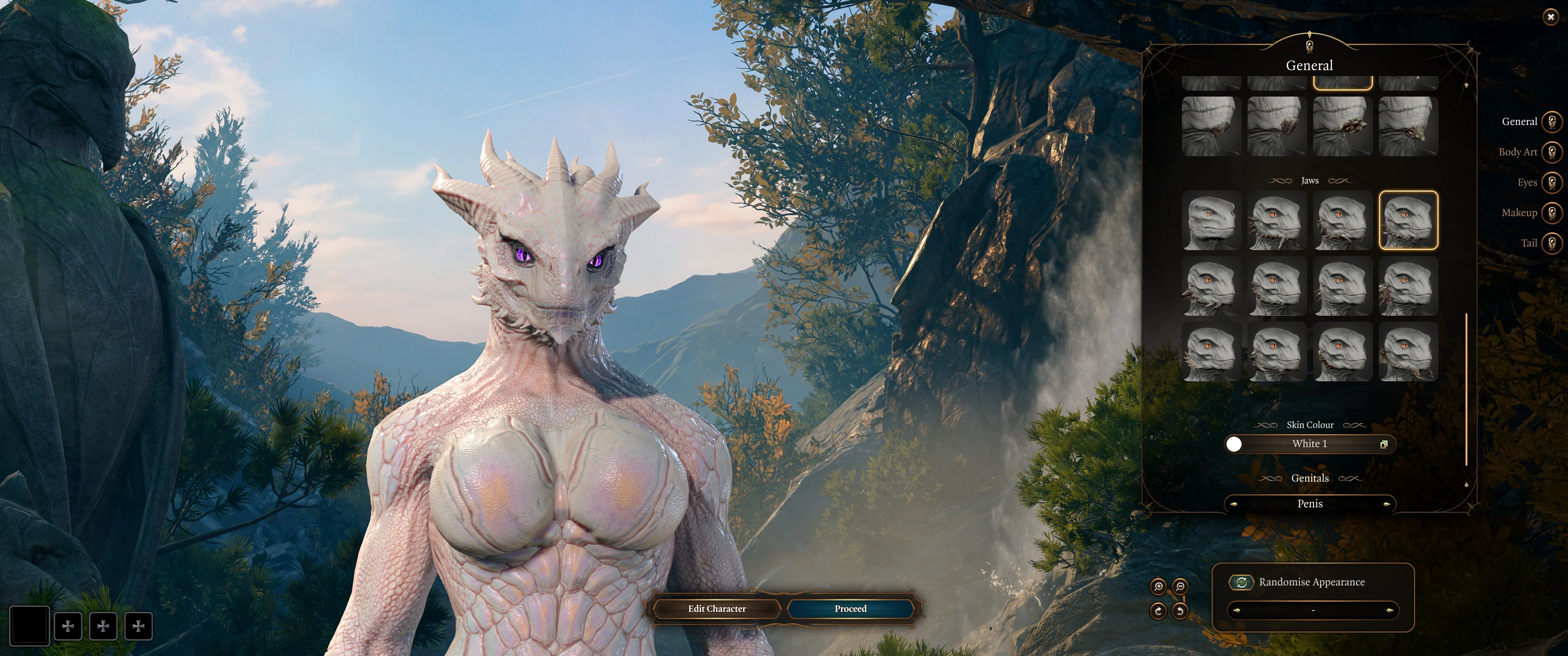
Task: Select the gold-highlighted jaw thumbnail
Action: (x=1408, y=220)
